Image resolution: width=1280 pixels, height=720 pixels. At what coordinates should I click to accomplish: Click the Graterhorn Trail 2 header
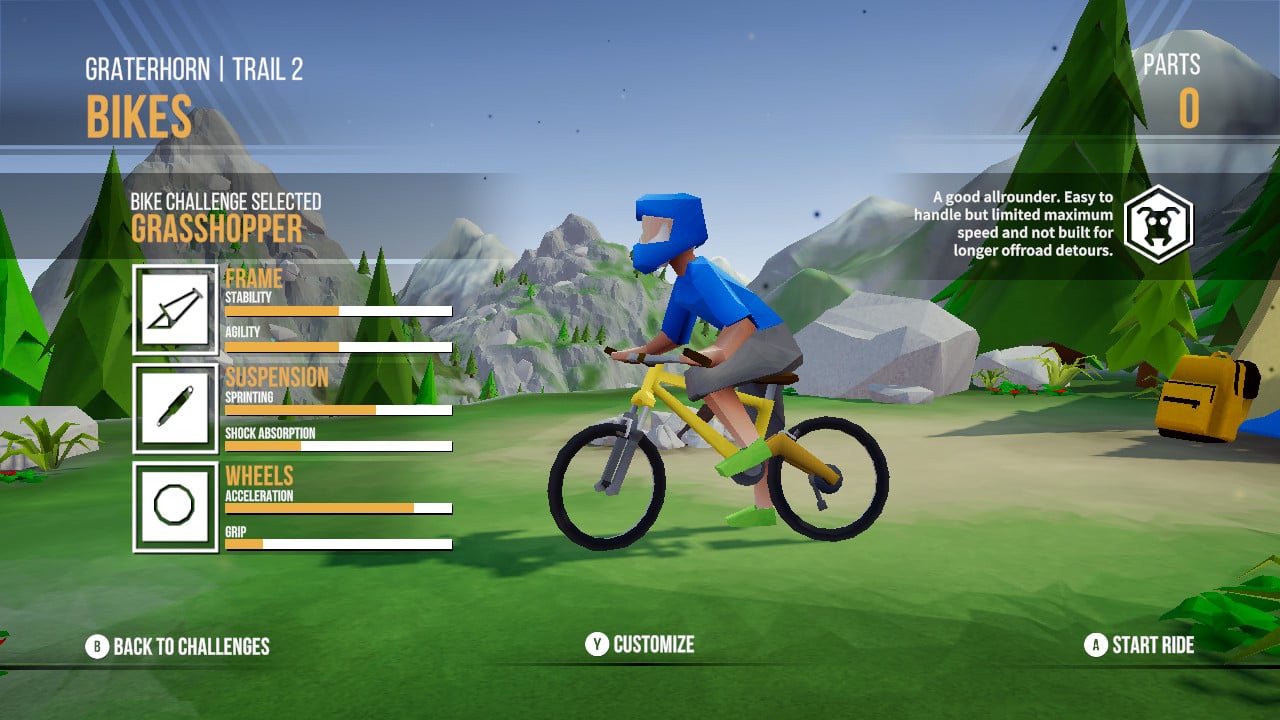tap(194, 70)
